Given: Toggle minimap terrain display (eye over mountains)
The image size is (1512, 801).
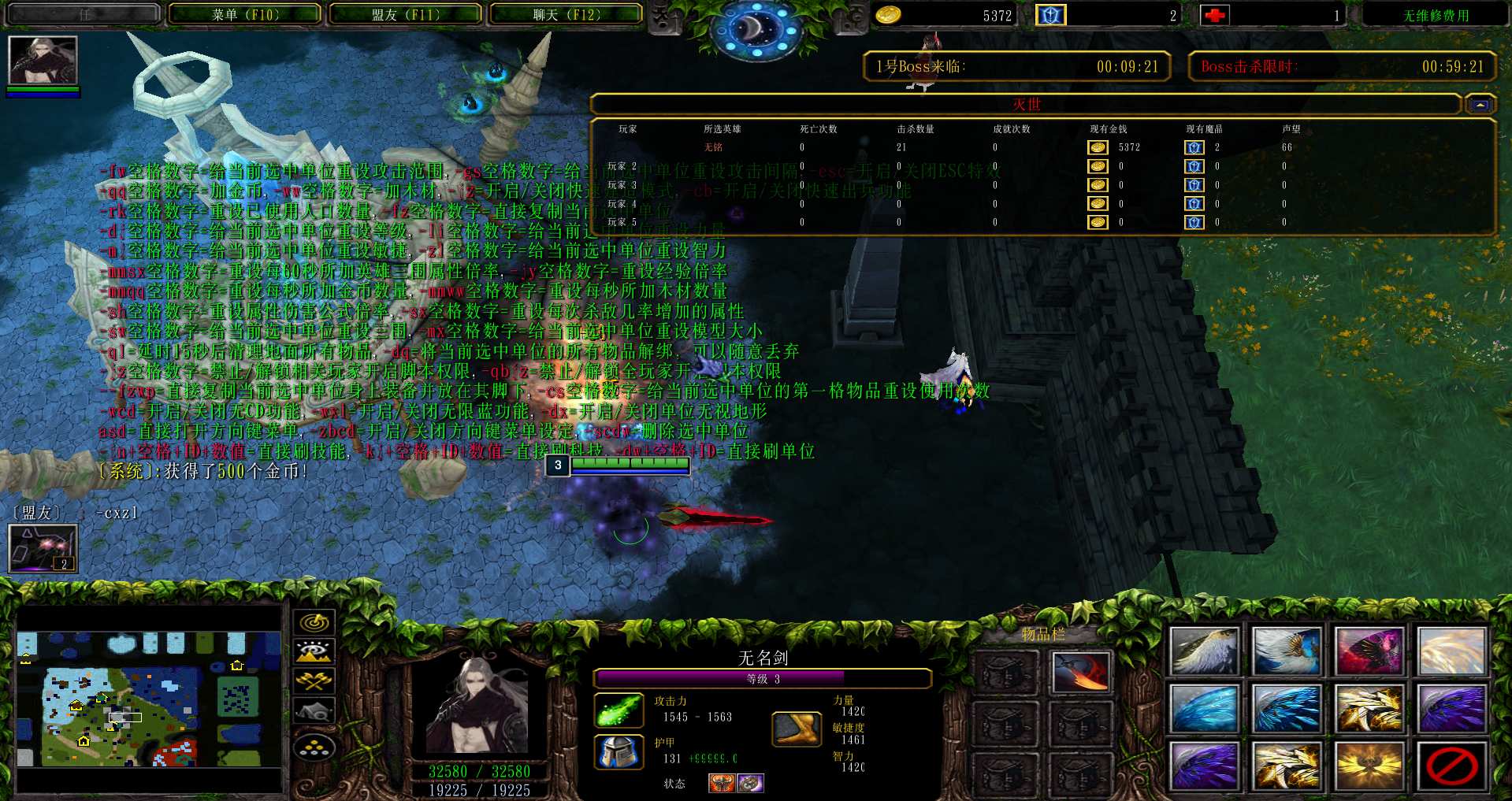Looking at the screenshot, I should point(314,652).
